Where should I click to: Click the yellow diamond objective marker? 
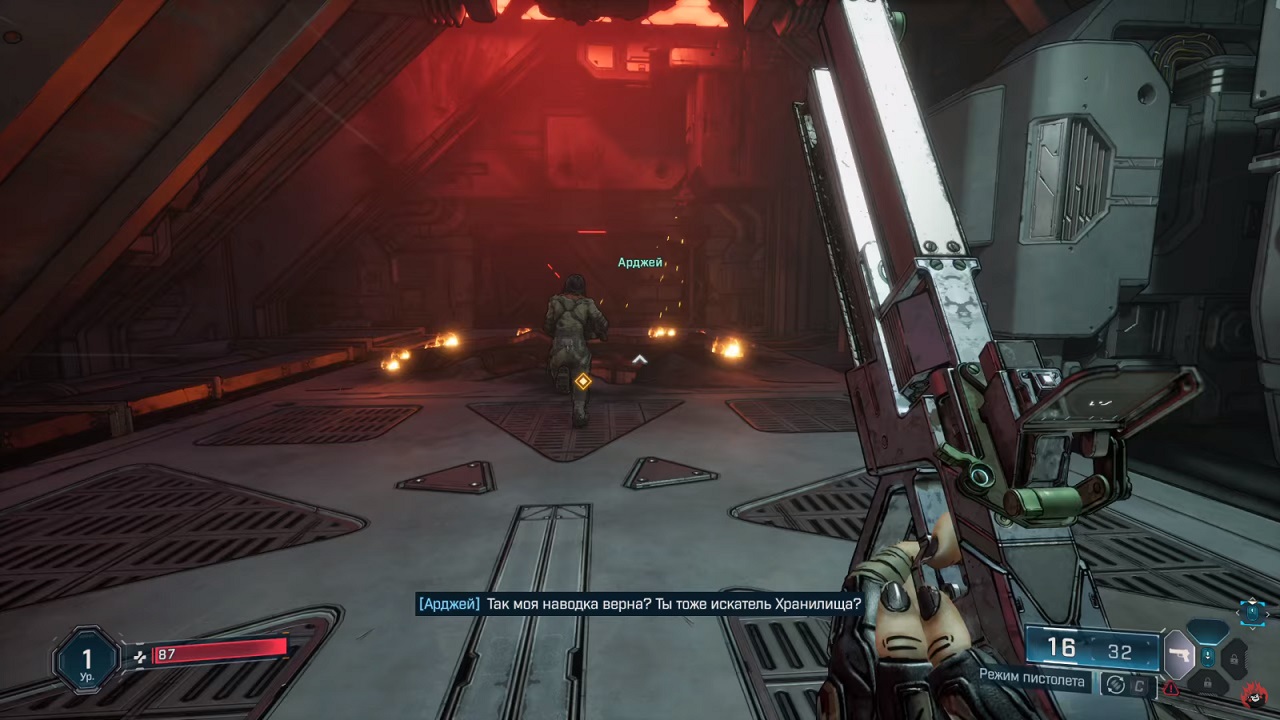pos(583,381)
